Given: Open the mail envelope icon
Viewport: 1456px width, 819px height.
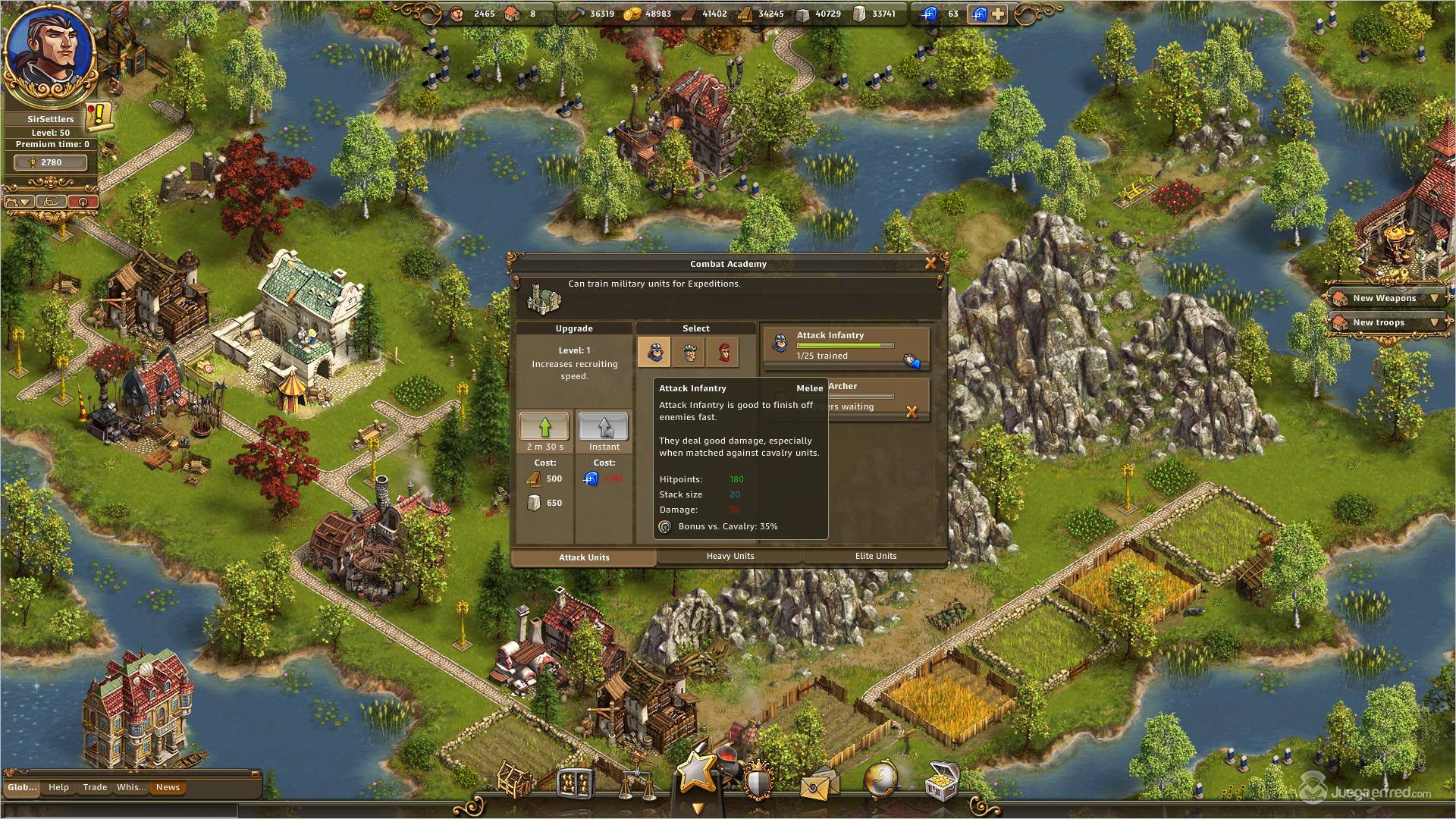Looking at the screenshot, I should point(818,783).
